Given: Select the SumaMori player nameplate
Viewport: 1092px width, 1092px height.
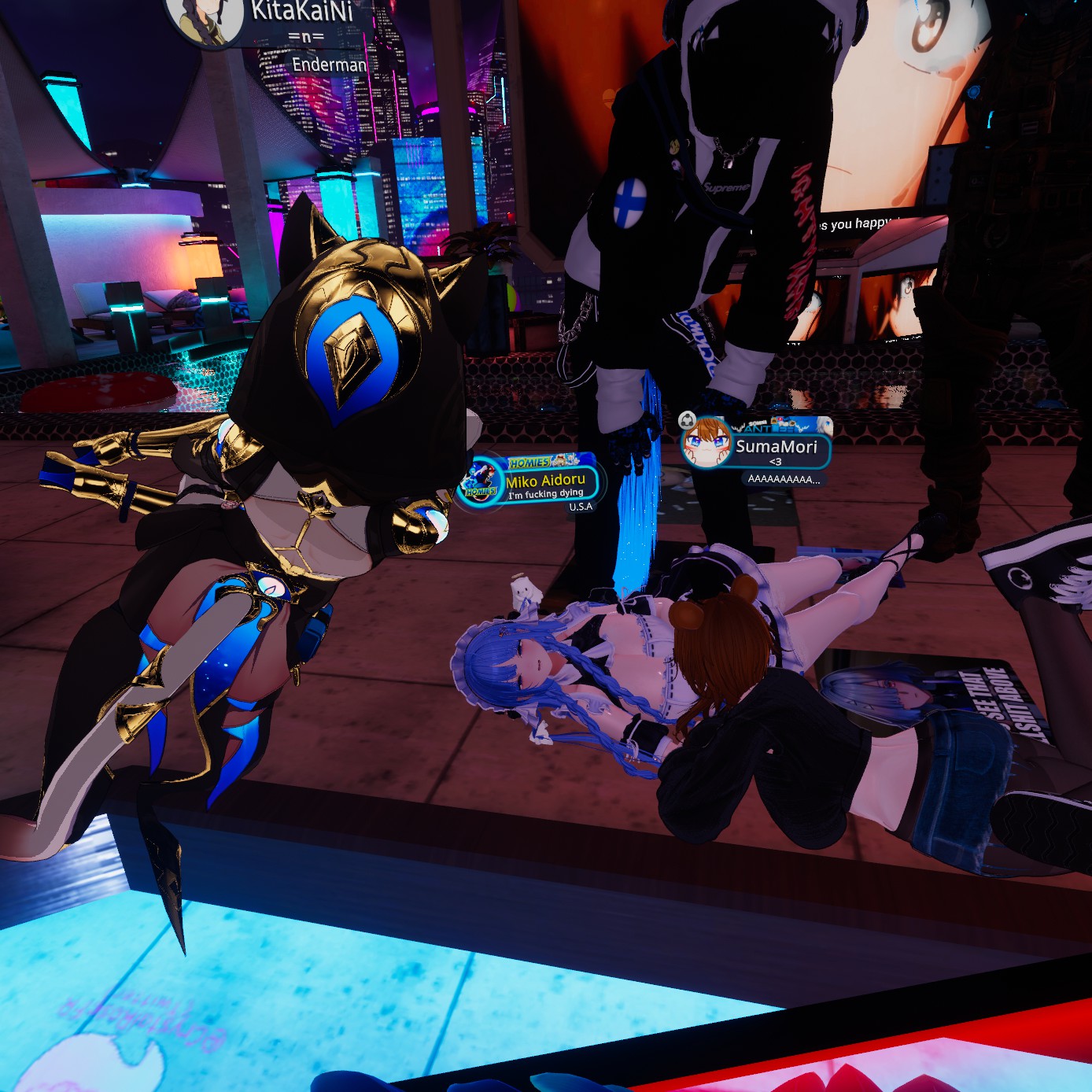Looking at the screenshot, I should click(x=776, y=447).
